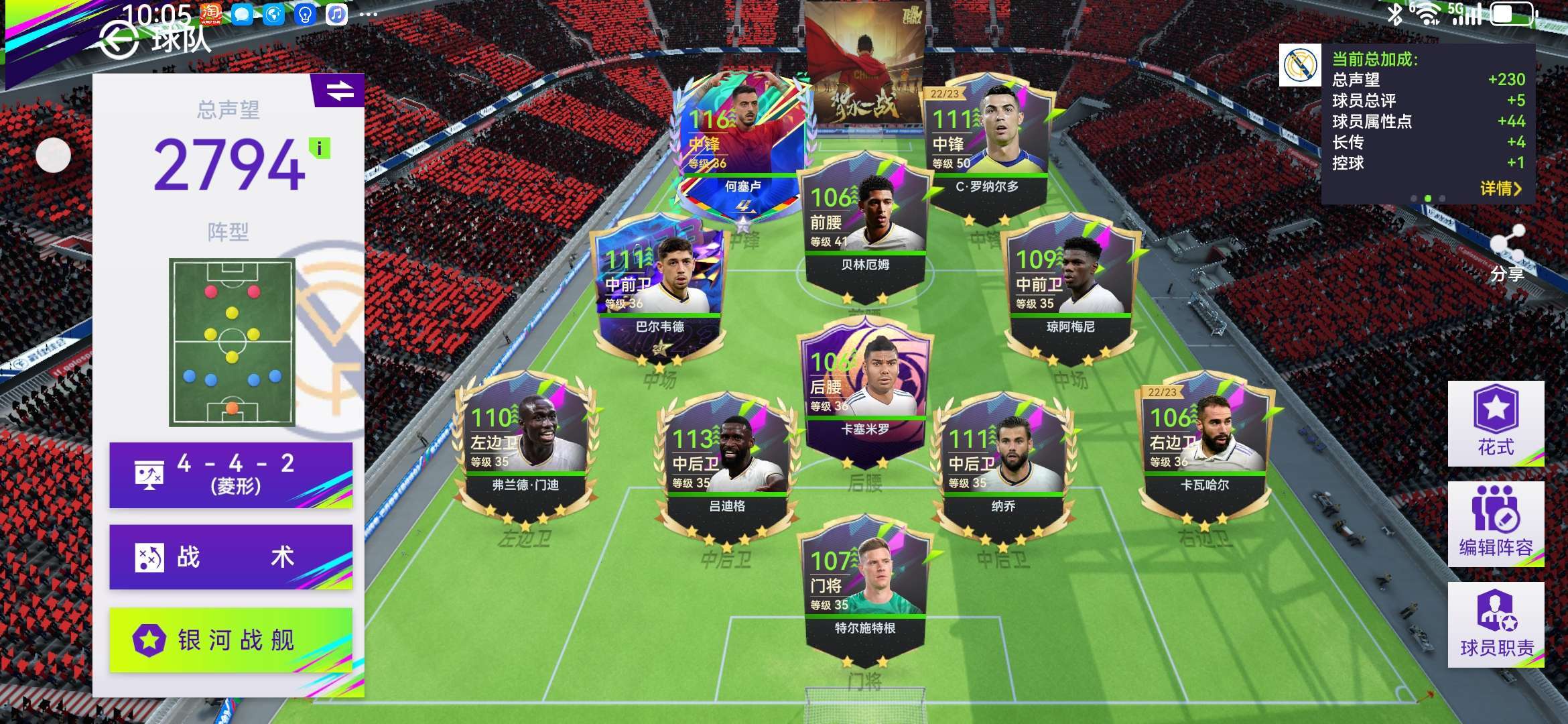Select the 银河战舰 button
This screenshot has width=1568, height=724.
231,640
